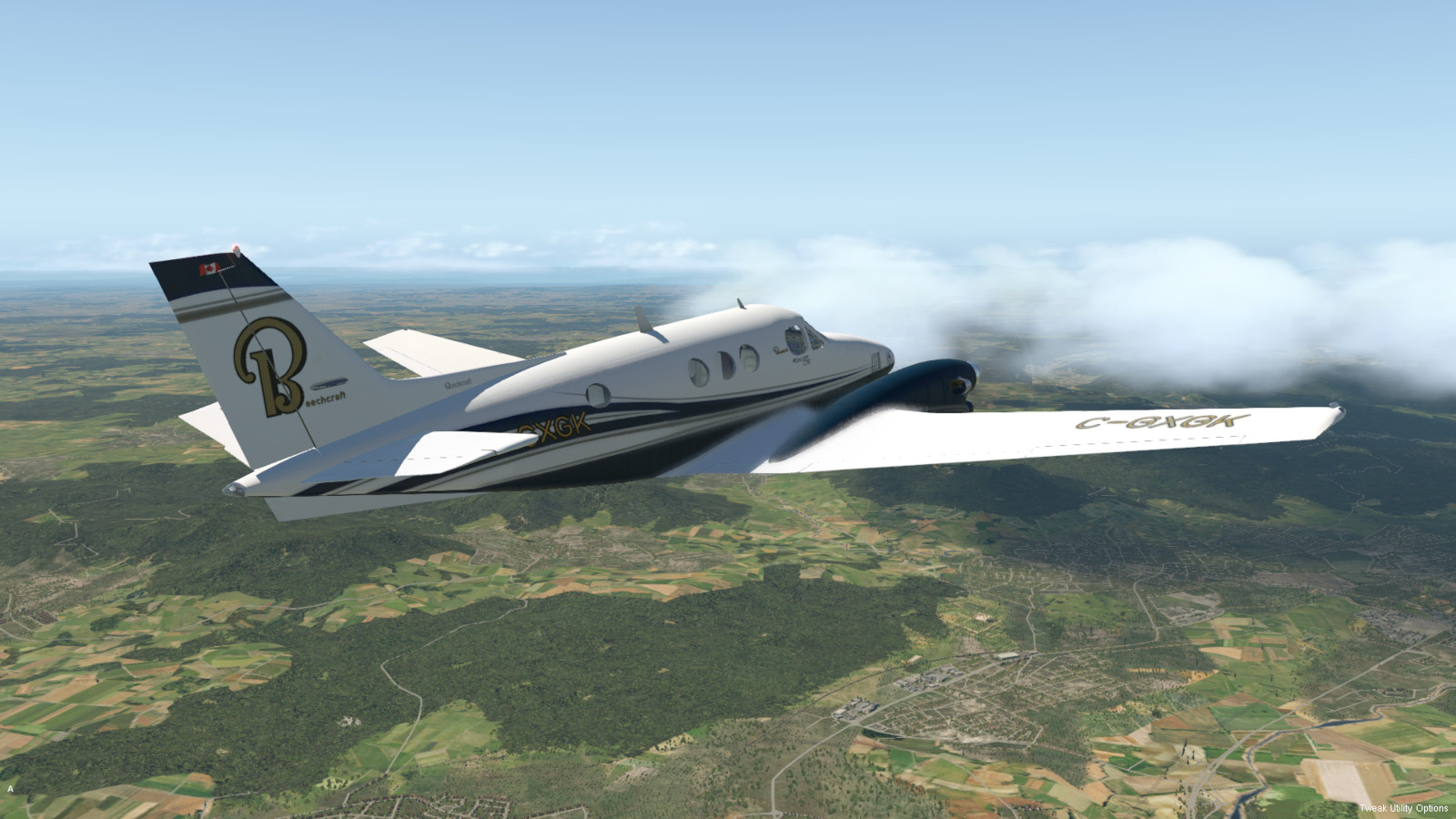The image size is (1456, 819).
Task: Open the Tweak Utility Options link
Action: pyautogui.click(x=1403, y=808)
